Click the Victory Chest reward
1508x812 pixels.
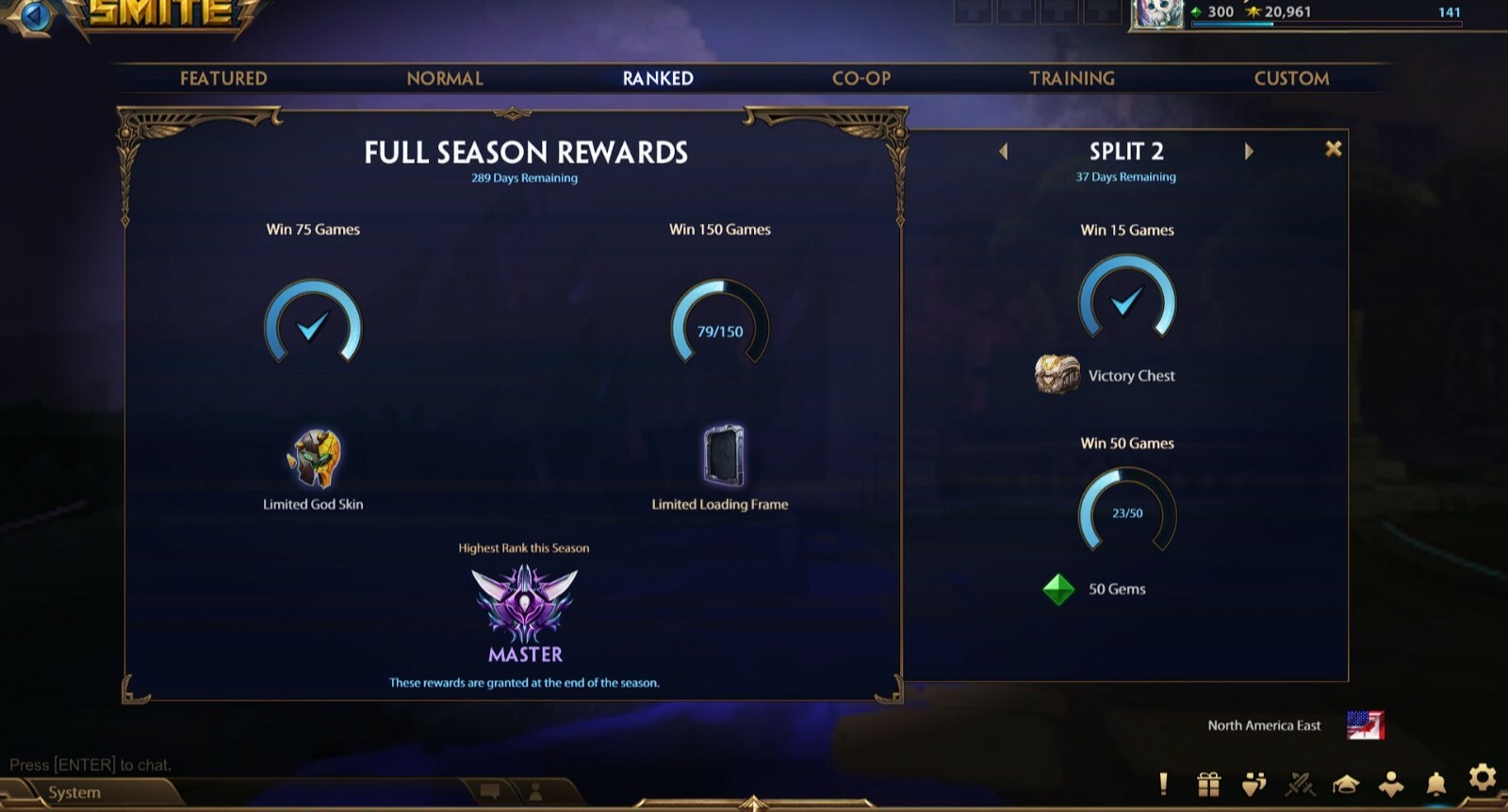1057,373
